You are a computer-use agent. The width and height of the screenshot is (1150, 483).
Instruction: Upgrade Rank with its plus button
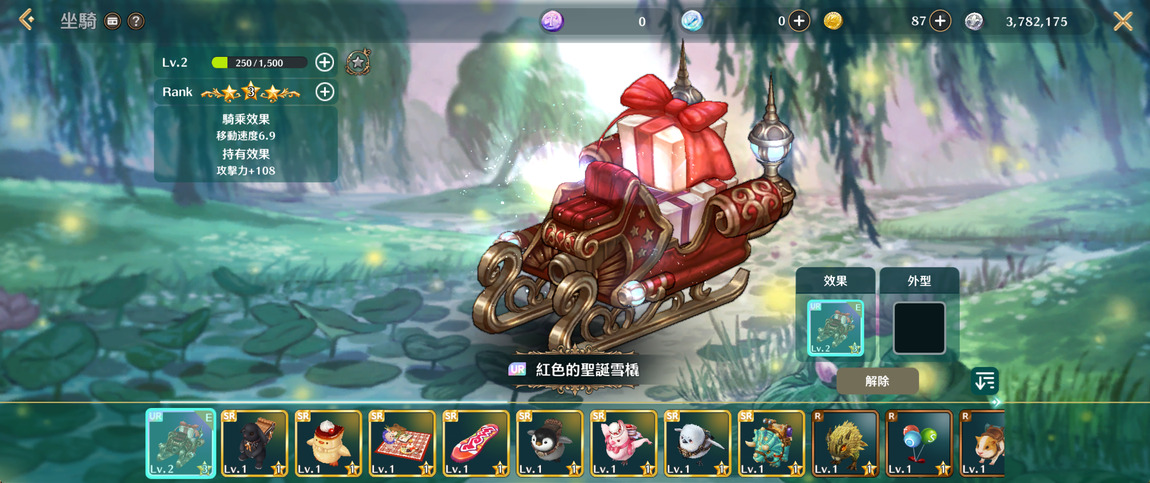[324, 92]
